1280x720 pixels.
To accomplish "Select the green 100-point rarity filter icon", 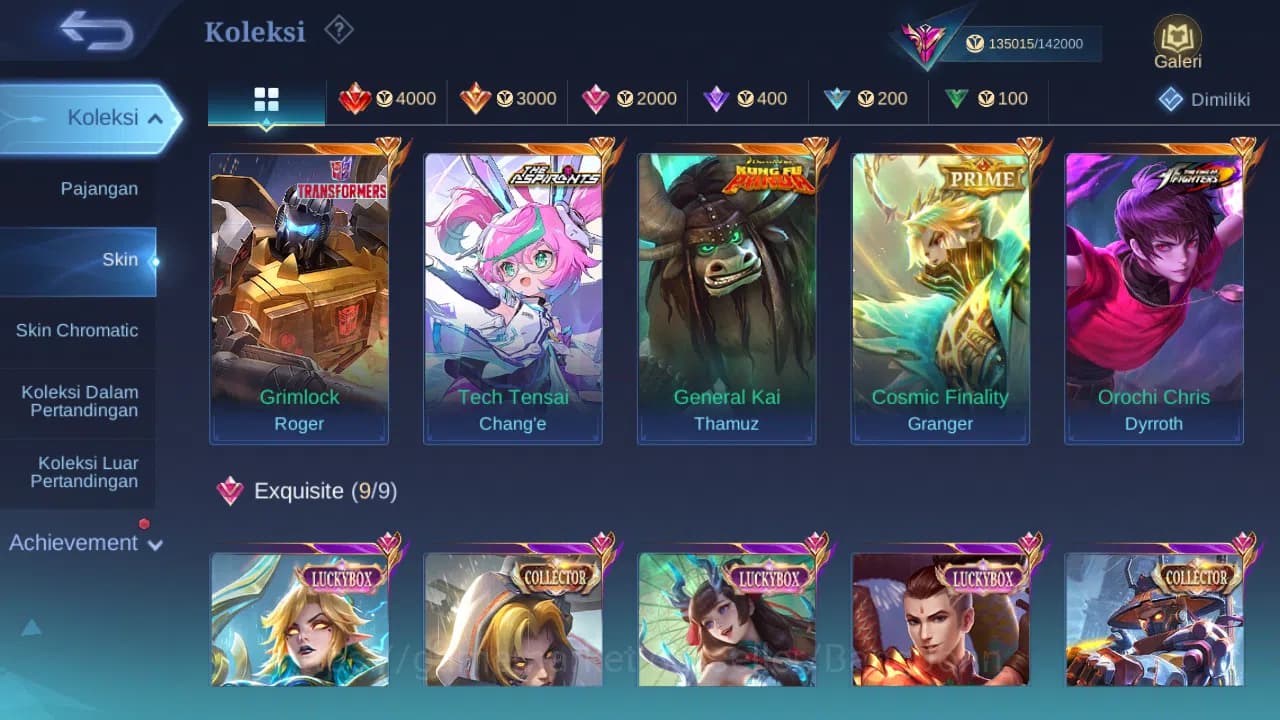I will 957,99.
